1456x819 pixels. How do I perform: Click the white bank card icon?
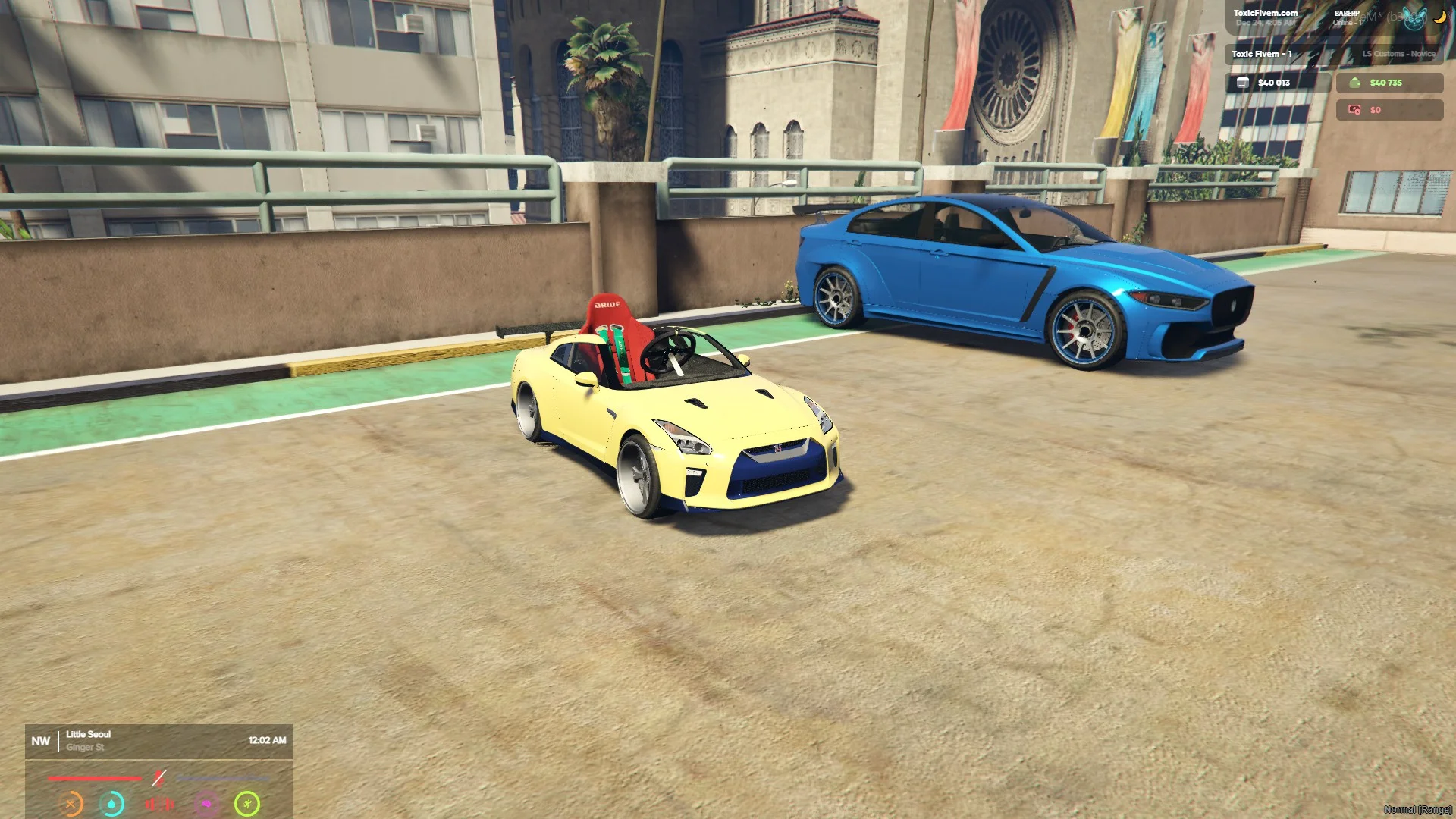coord(1243,83)
